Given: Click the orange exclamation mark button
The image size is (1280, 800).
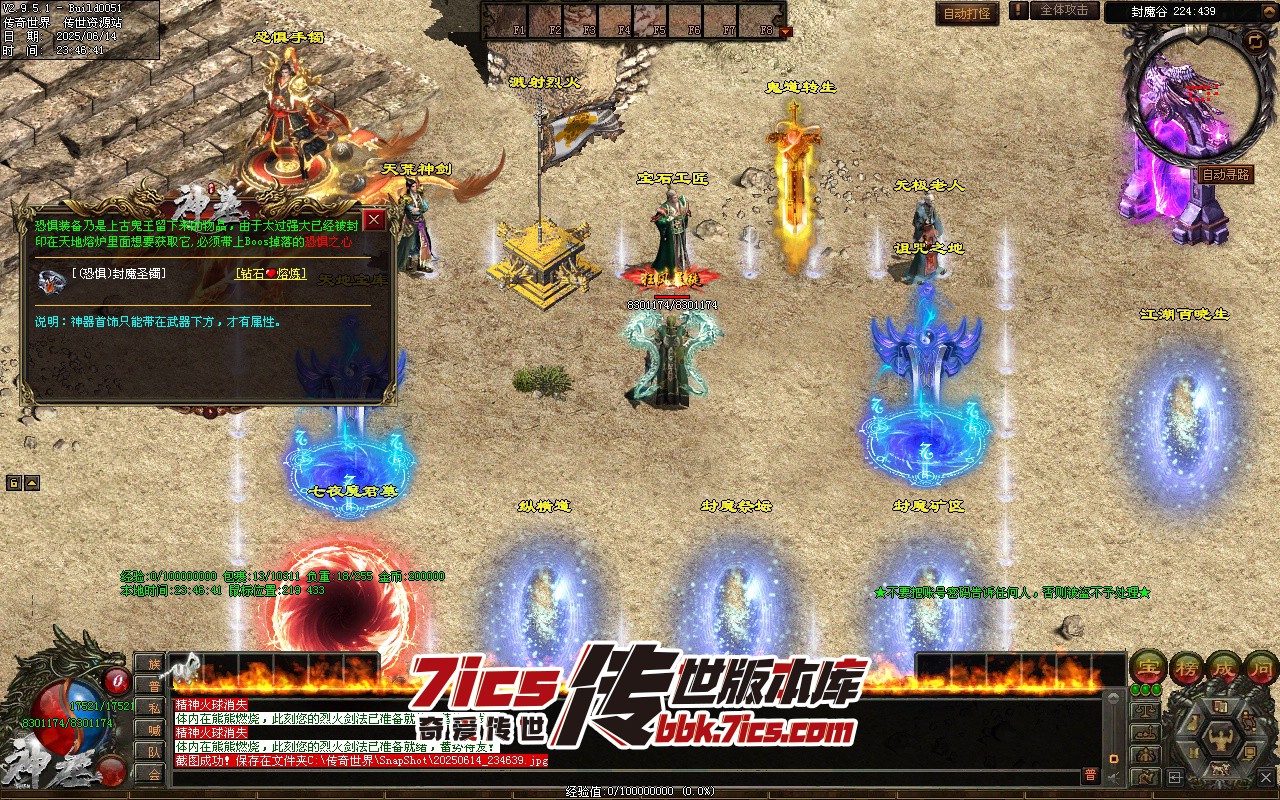Looking at the screenshot, I should pyautogui.click(x=1018, y=11).
